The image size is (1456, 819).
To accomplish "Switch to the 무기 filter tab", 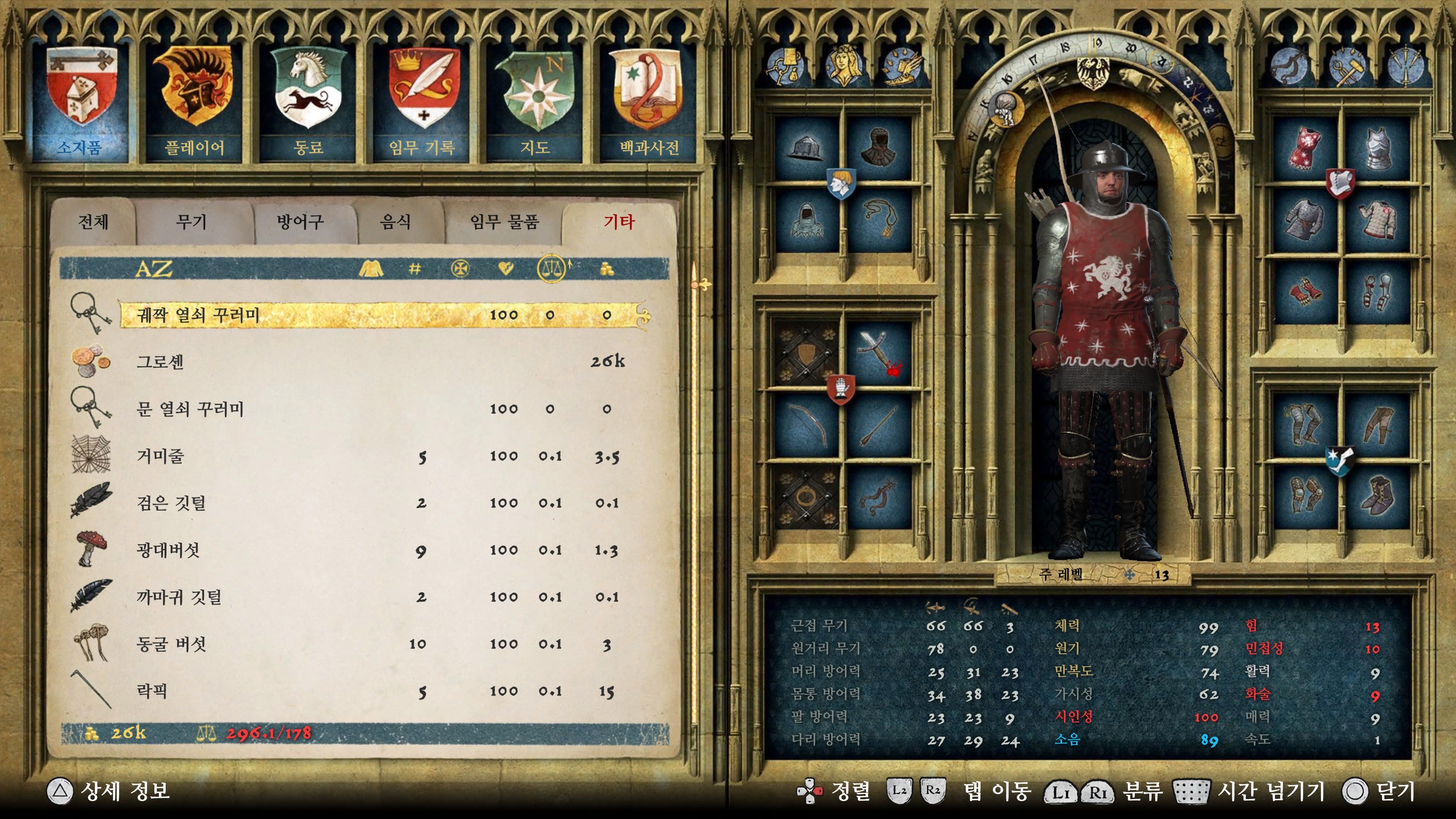I will (191, 221).
